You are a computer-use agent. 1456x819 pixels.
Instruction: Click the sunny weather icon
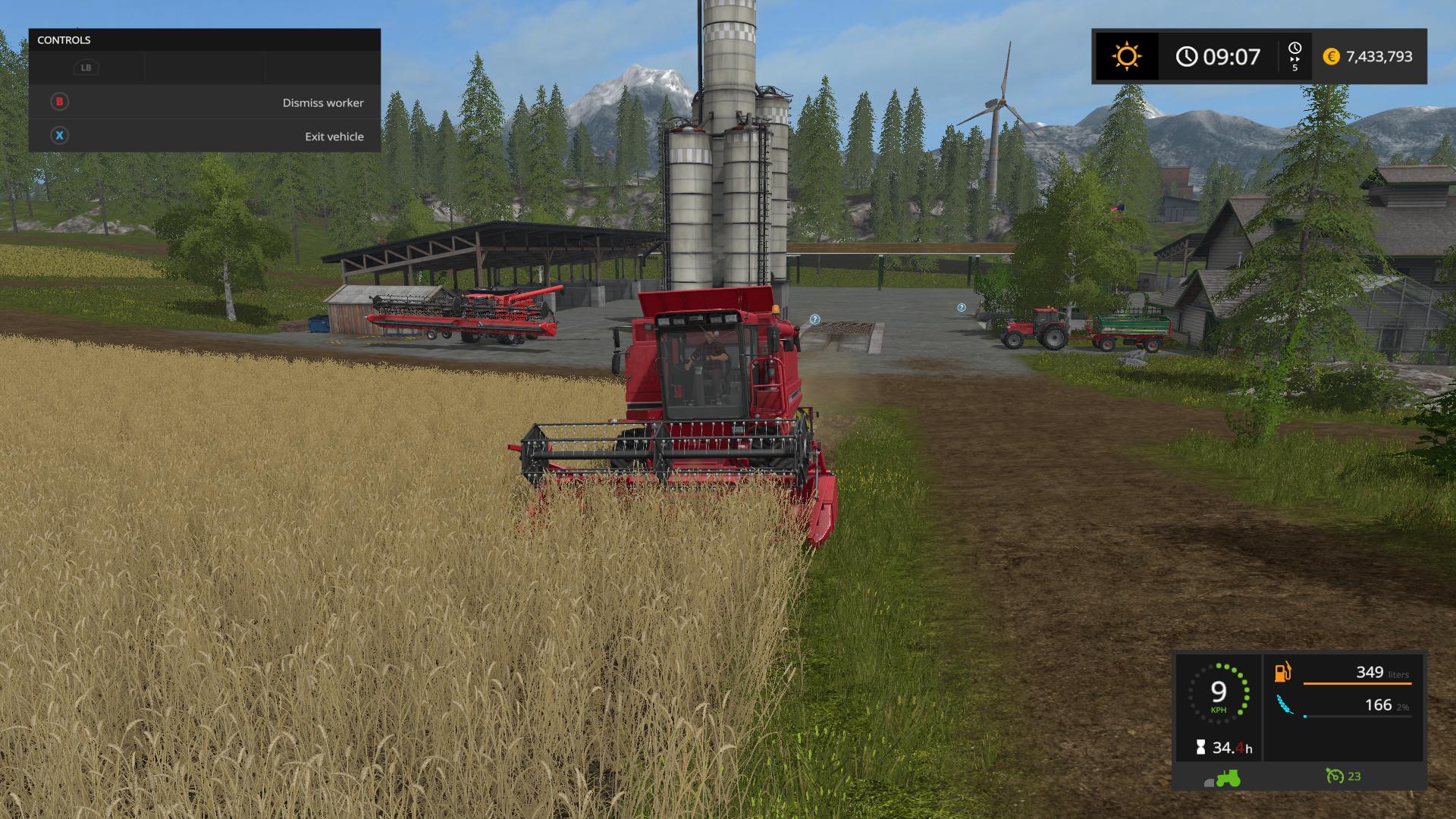[1126, 57]
